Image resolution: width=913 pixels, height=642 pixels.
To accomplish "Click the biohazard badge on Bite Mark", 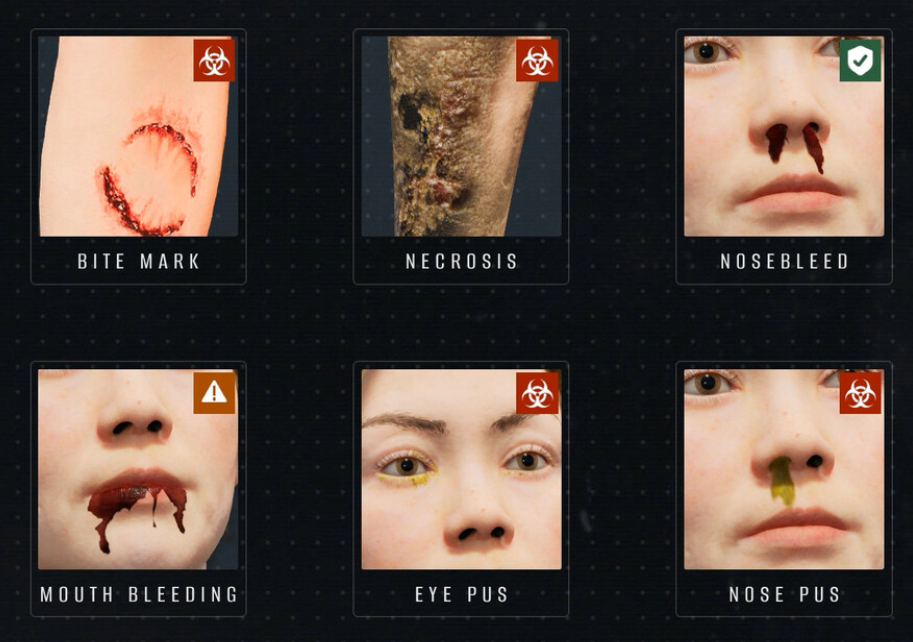I will point(214,61).
